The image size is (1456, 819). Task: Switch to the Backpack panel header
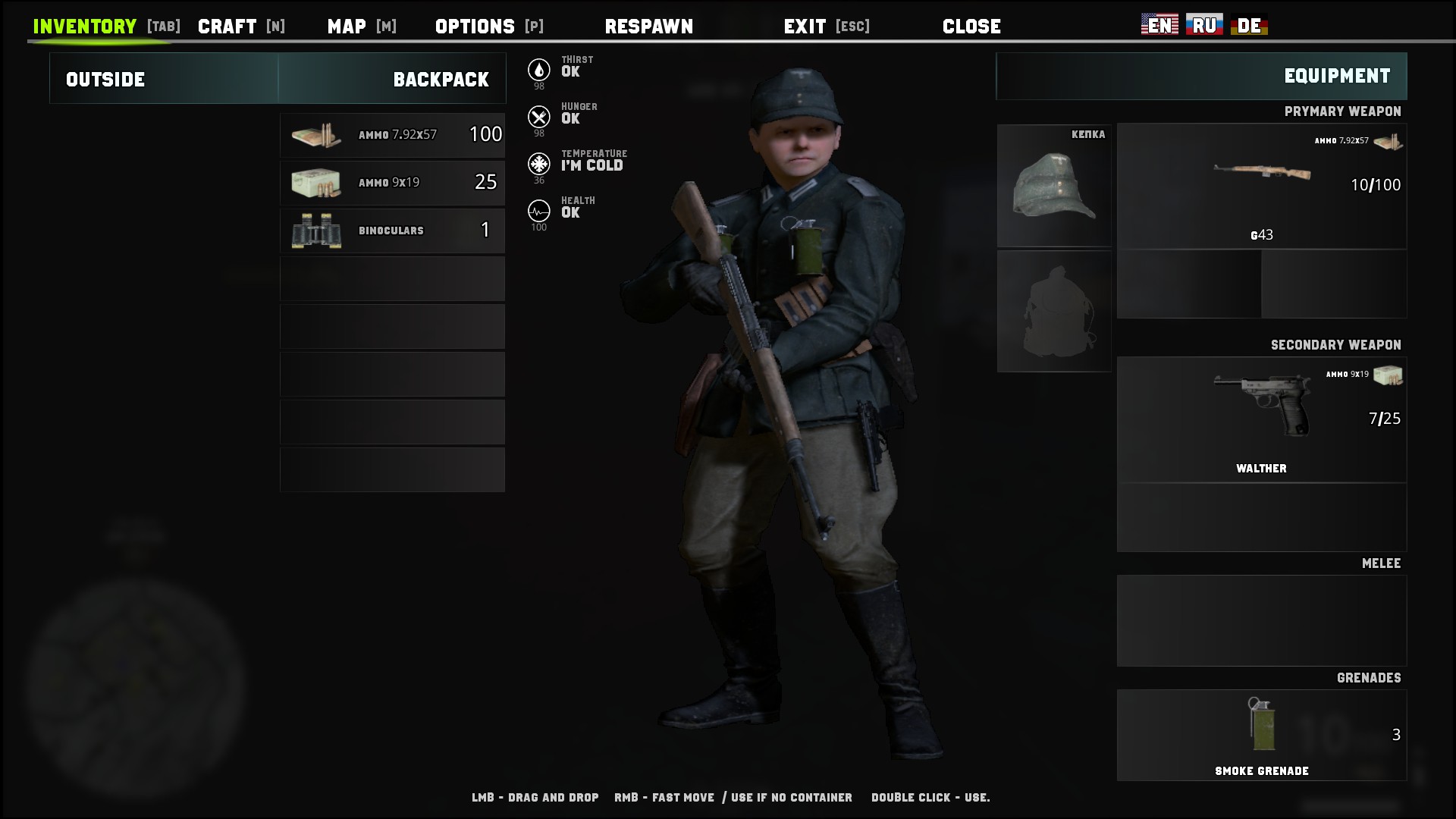pyautogui.click(x=441, y=78)
